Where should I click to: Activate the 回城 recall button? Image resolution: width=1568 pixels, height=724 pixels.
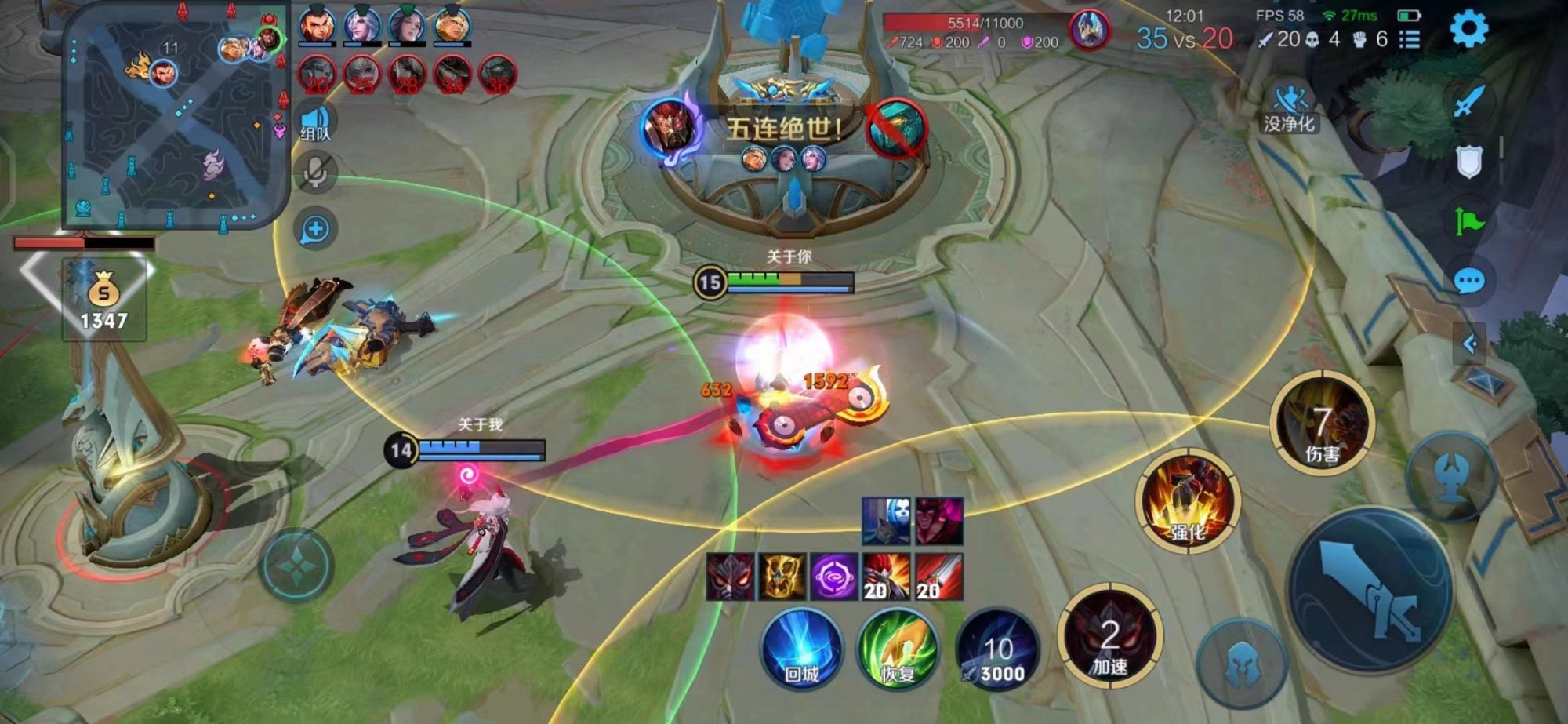[x=801, y=649]
